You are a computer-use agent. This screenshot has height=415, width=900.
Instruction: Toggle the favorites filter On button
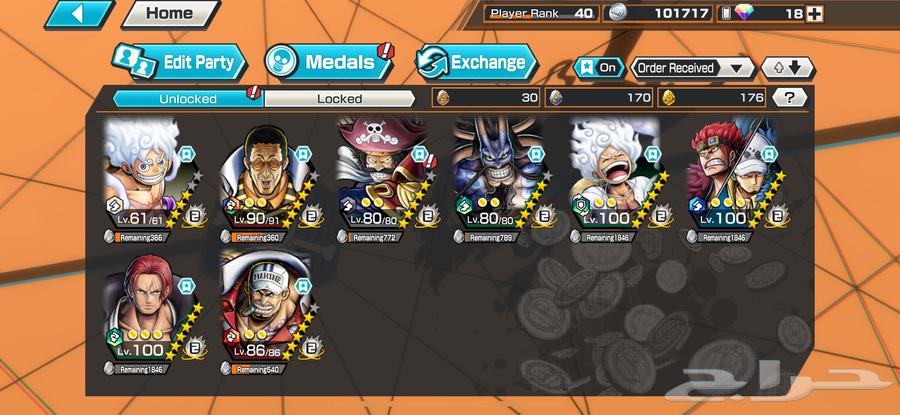[x=598, y=68]
